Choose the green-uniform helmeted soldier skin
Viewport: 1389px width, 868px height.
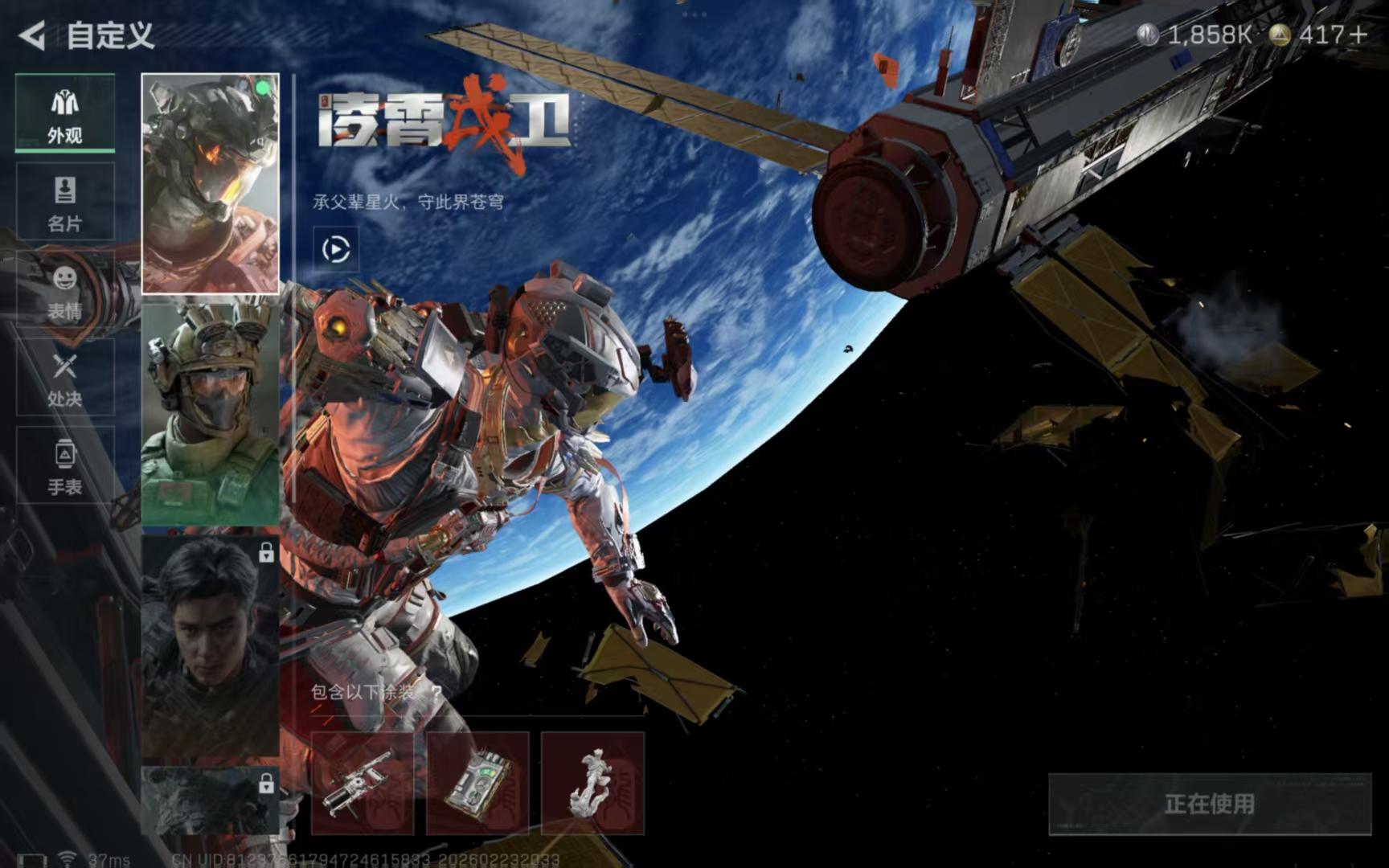click(211, 412)
